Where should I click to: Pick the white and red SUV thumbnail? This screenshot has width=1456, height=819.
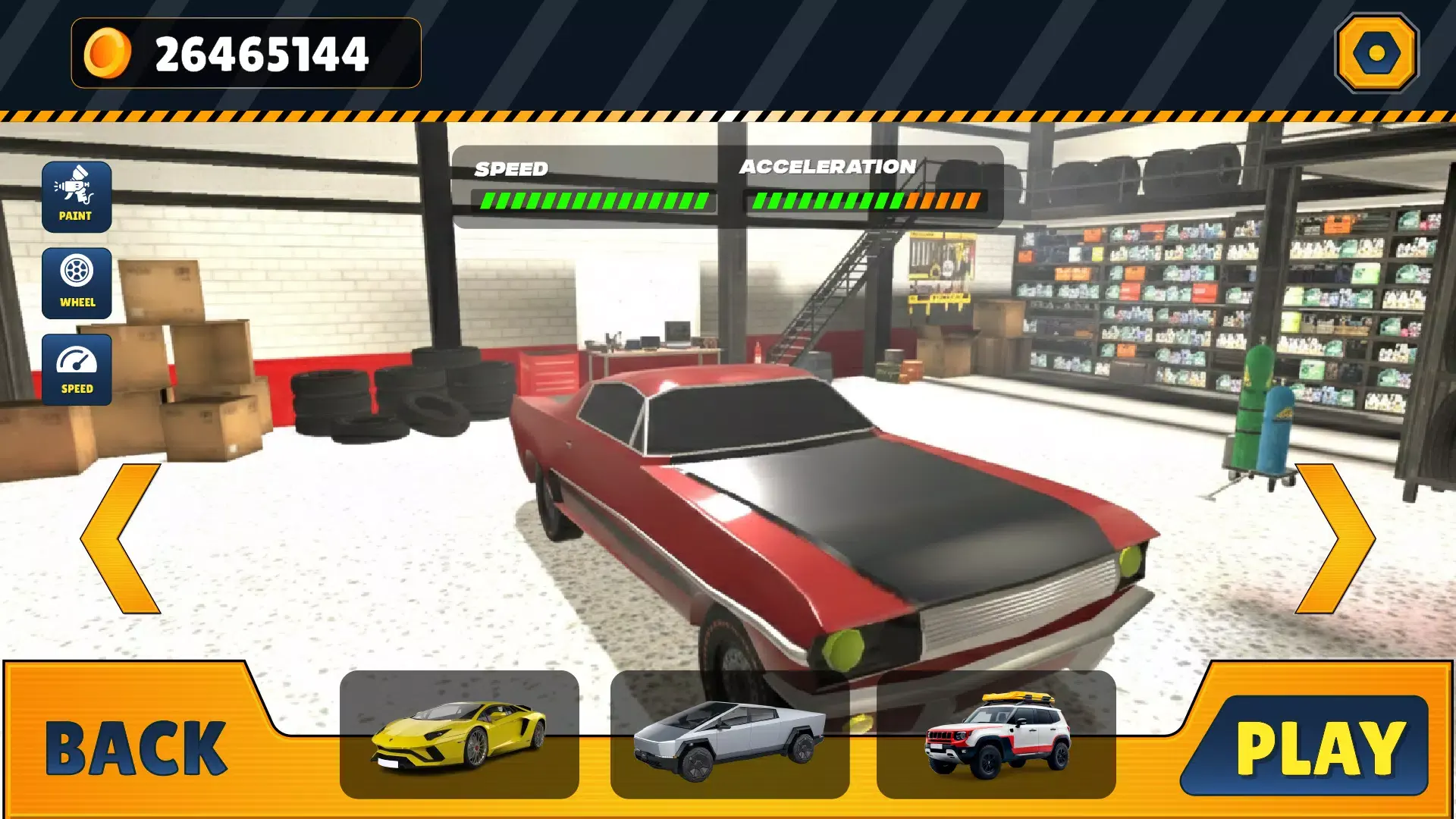click(x=996, y=734)
